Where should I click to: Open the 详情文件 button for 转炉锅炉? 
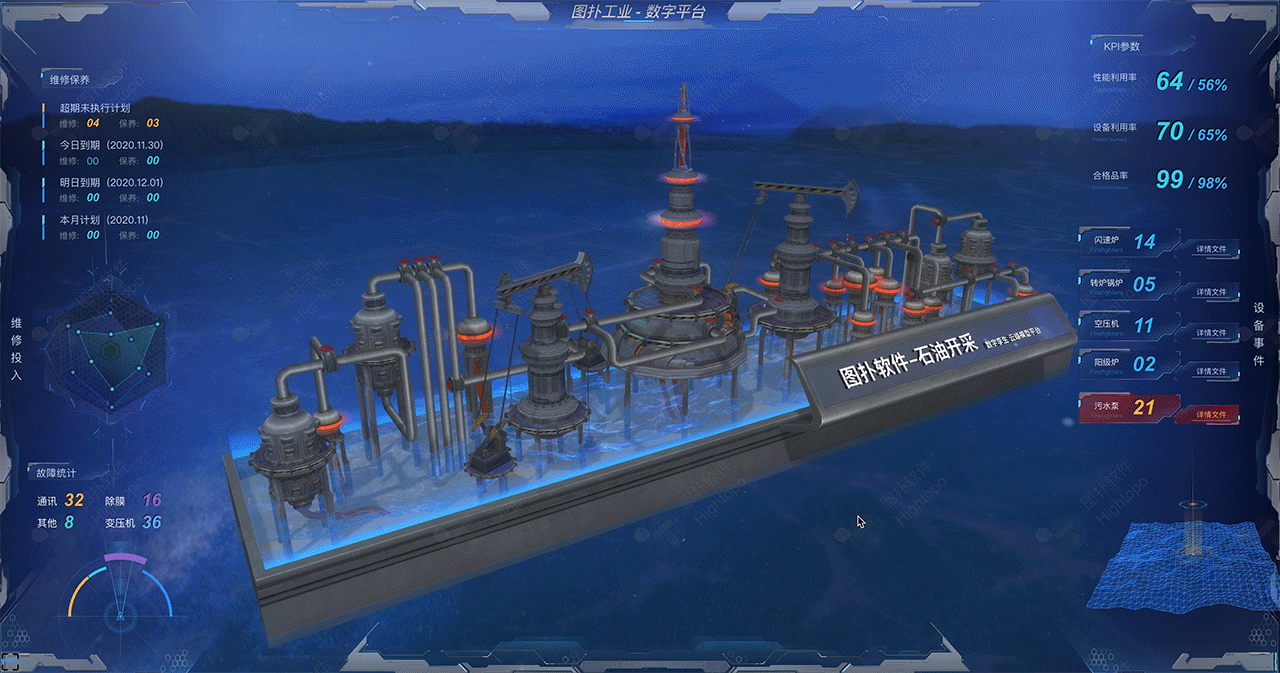click(x=1210, y=291)
